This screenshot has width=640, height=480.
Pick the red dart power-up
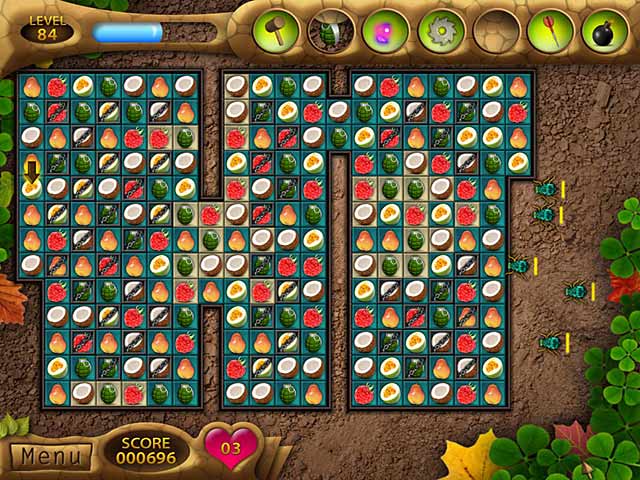click(x=550, y=30)
